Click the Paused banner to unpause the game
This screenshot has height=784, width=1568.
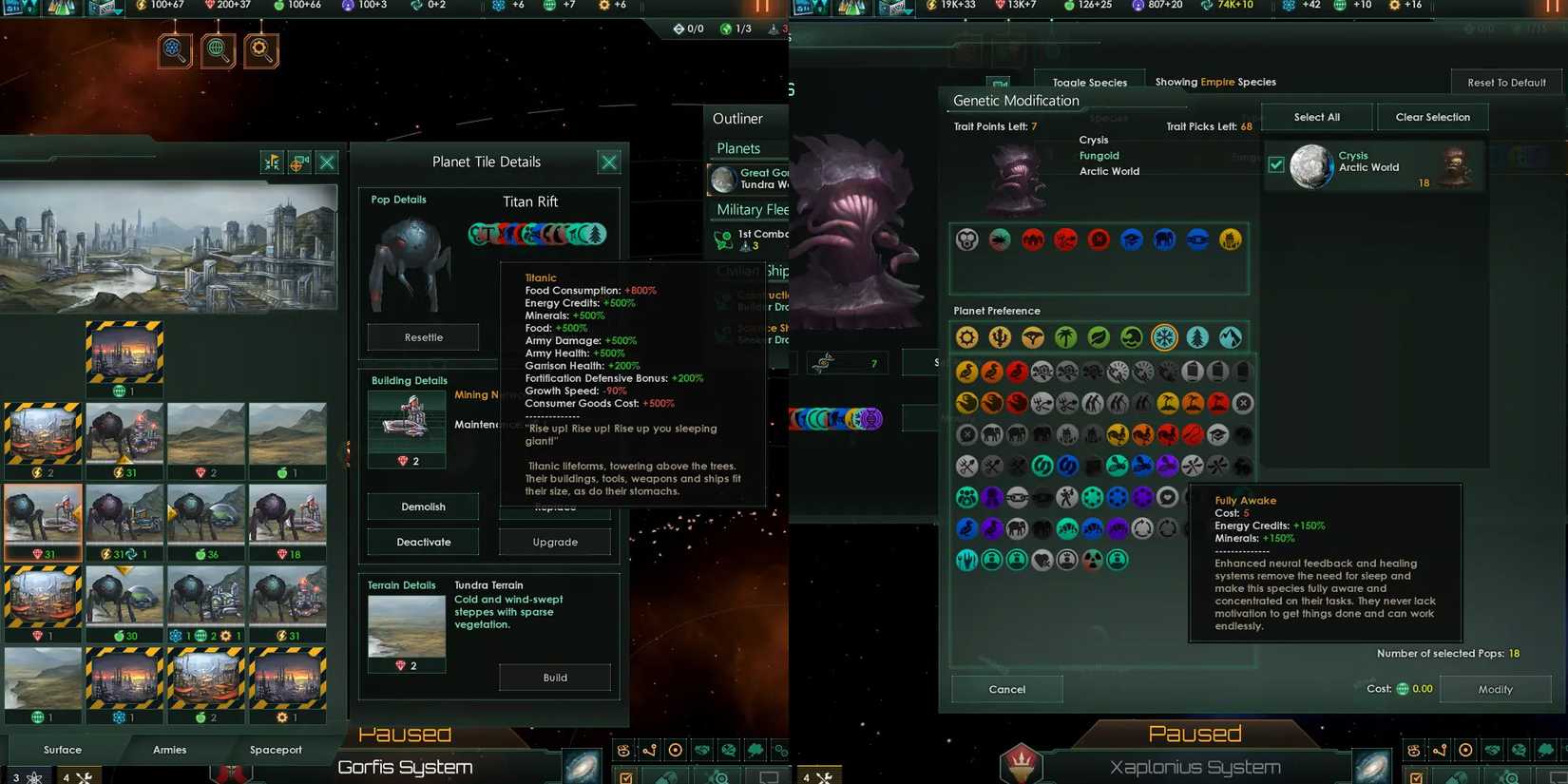coord(1195,733)
